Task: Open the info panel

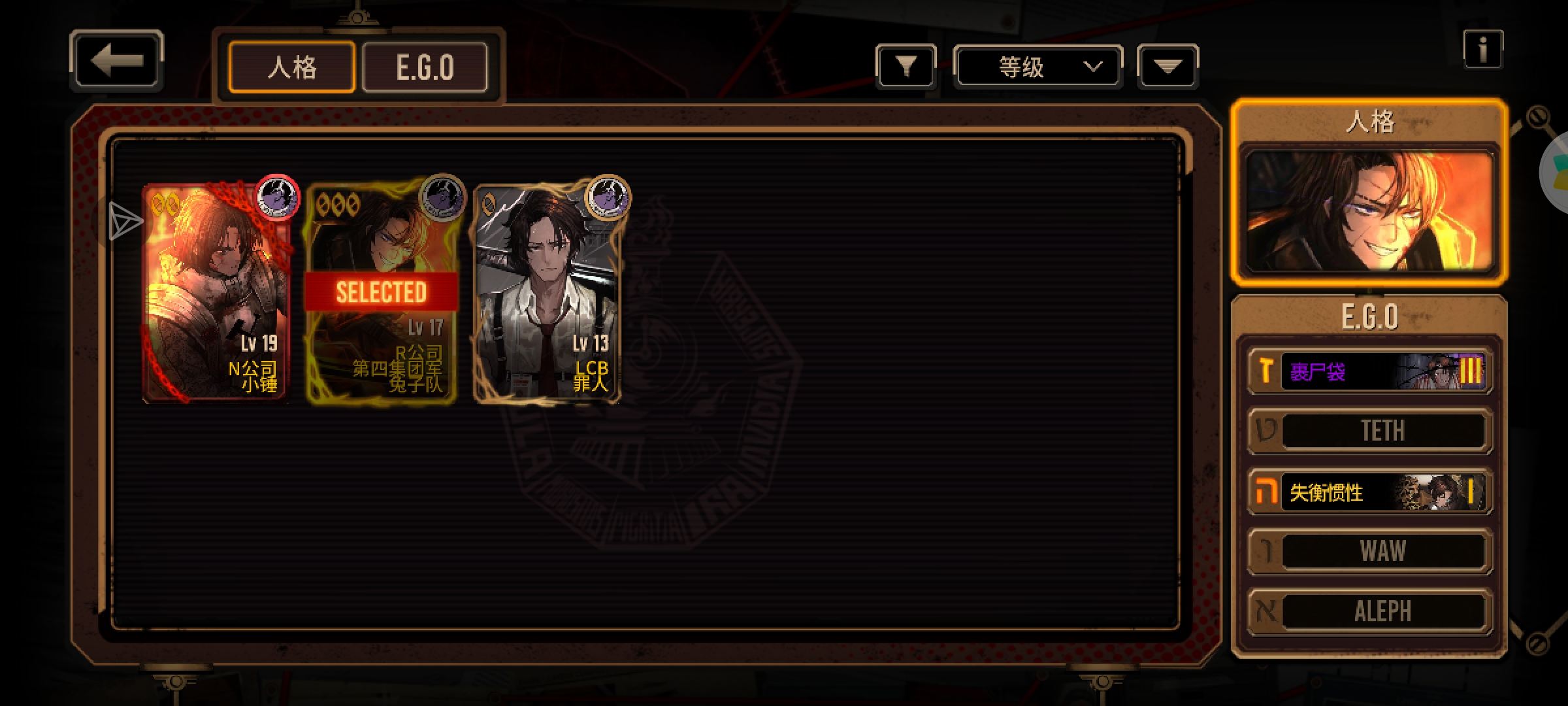Action: [x=1482, y=49]
